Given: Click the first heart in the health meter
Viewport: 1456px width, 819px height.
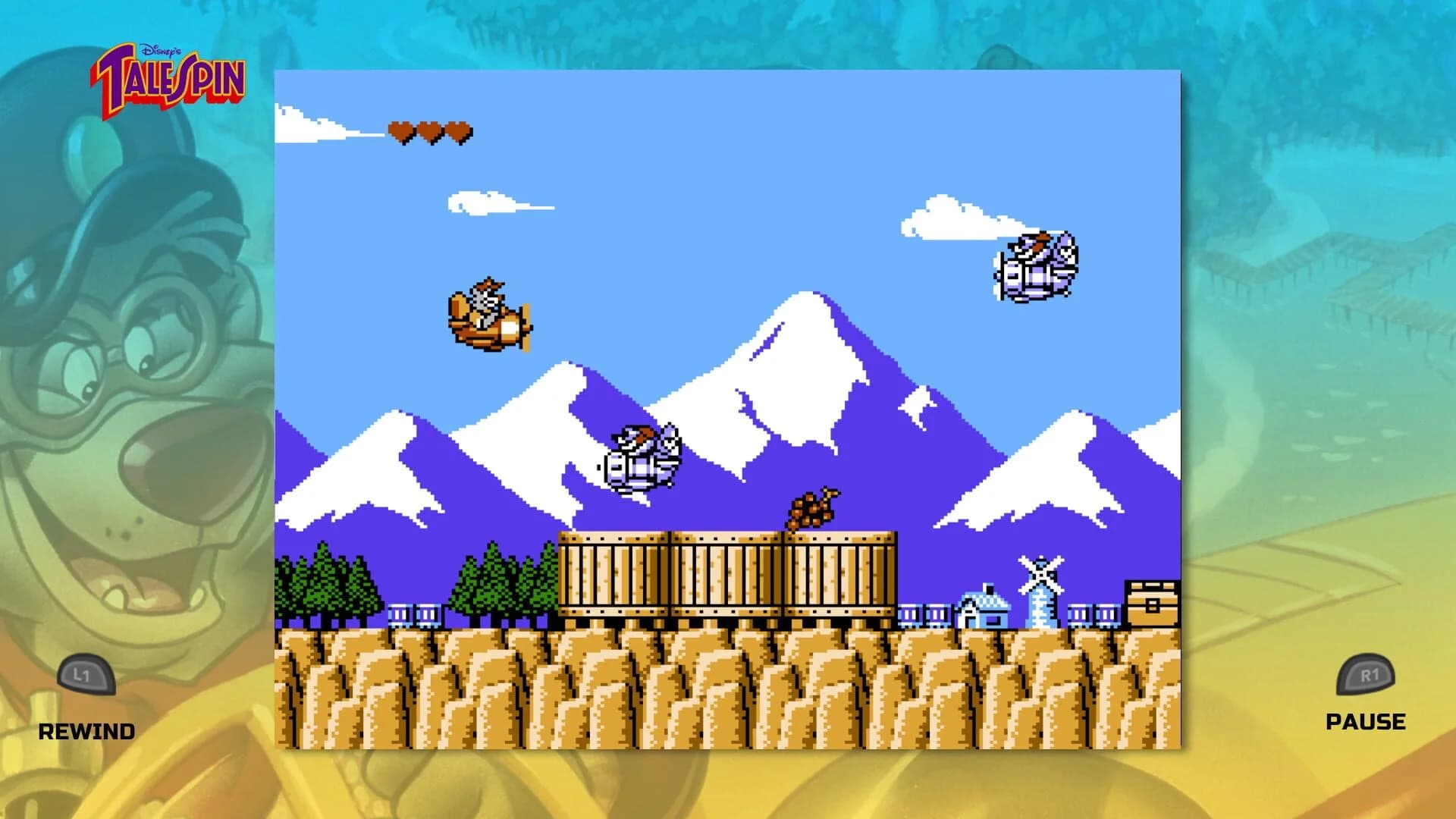Looking at the screenshot, I should point(400,129).
